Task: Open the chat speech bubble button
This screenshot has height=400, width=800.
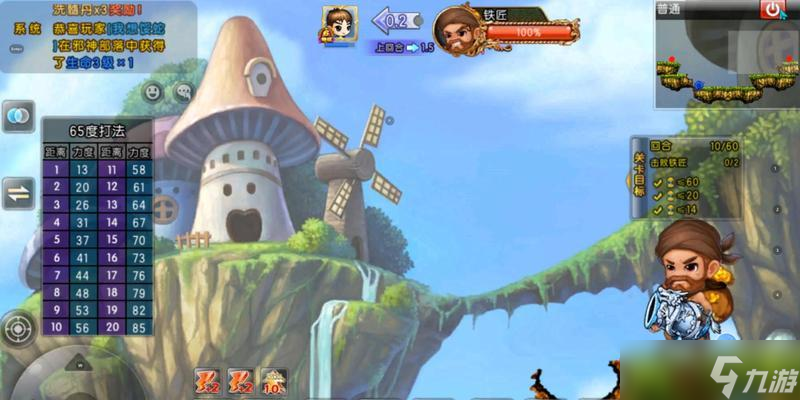Action: click(183, 91)
